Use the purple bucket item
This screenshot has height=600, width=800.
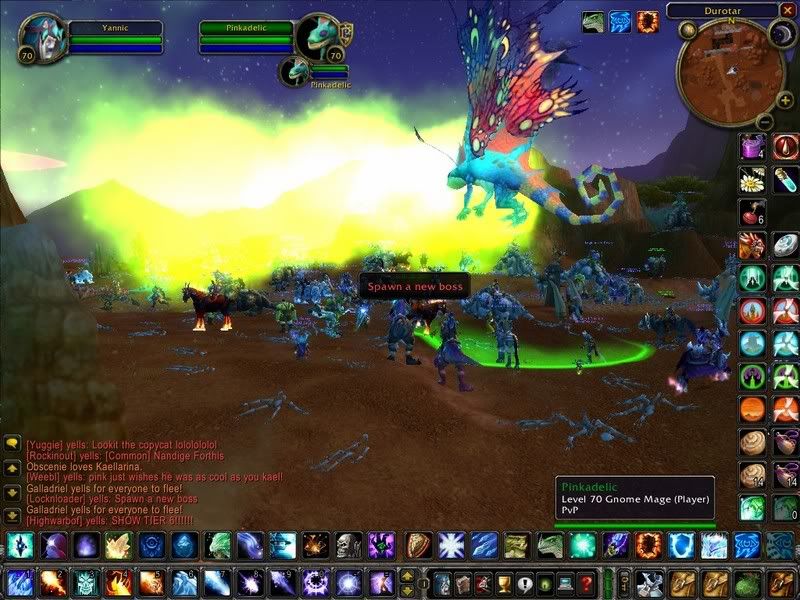click(x=751, y=147)
